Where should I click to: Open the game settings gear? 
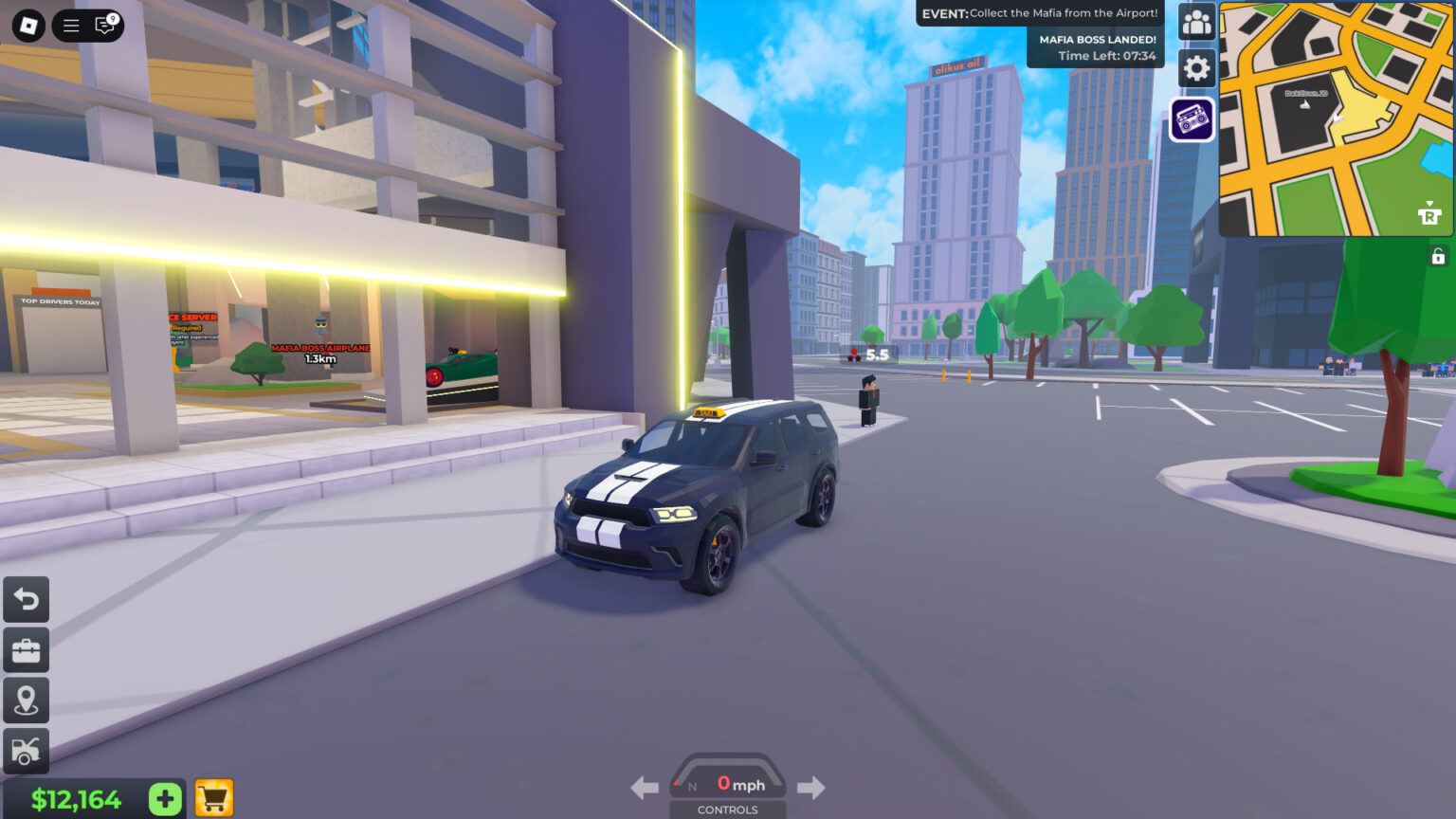coord(1196,69)
